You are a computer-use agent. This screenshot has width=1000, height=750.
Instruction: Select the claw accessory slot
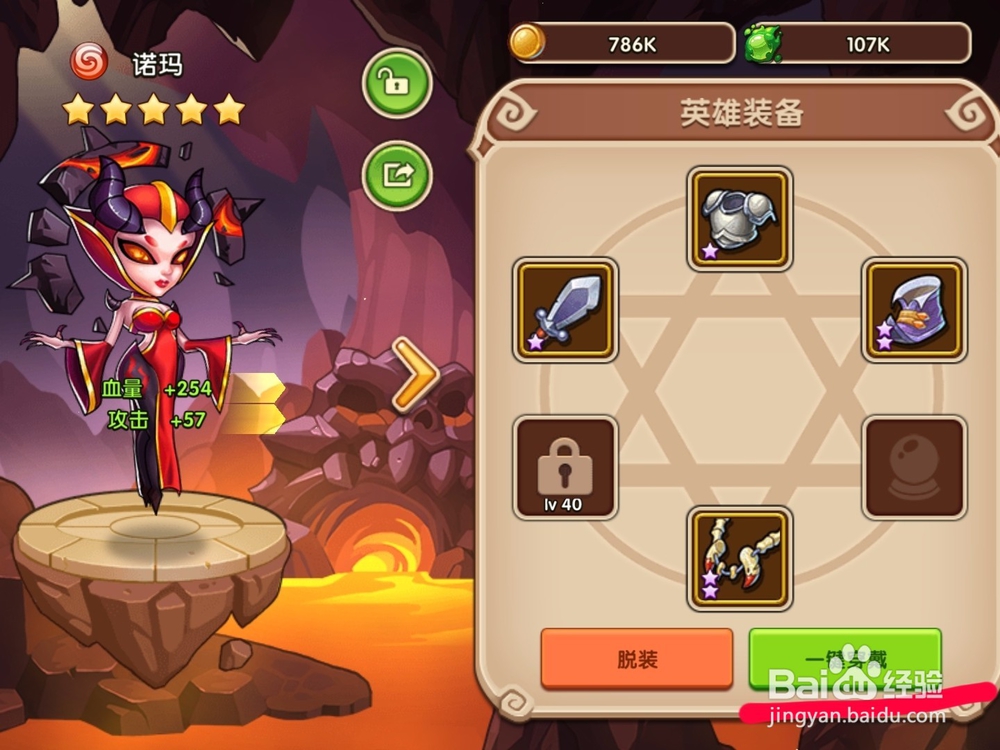[740, 558]
